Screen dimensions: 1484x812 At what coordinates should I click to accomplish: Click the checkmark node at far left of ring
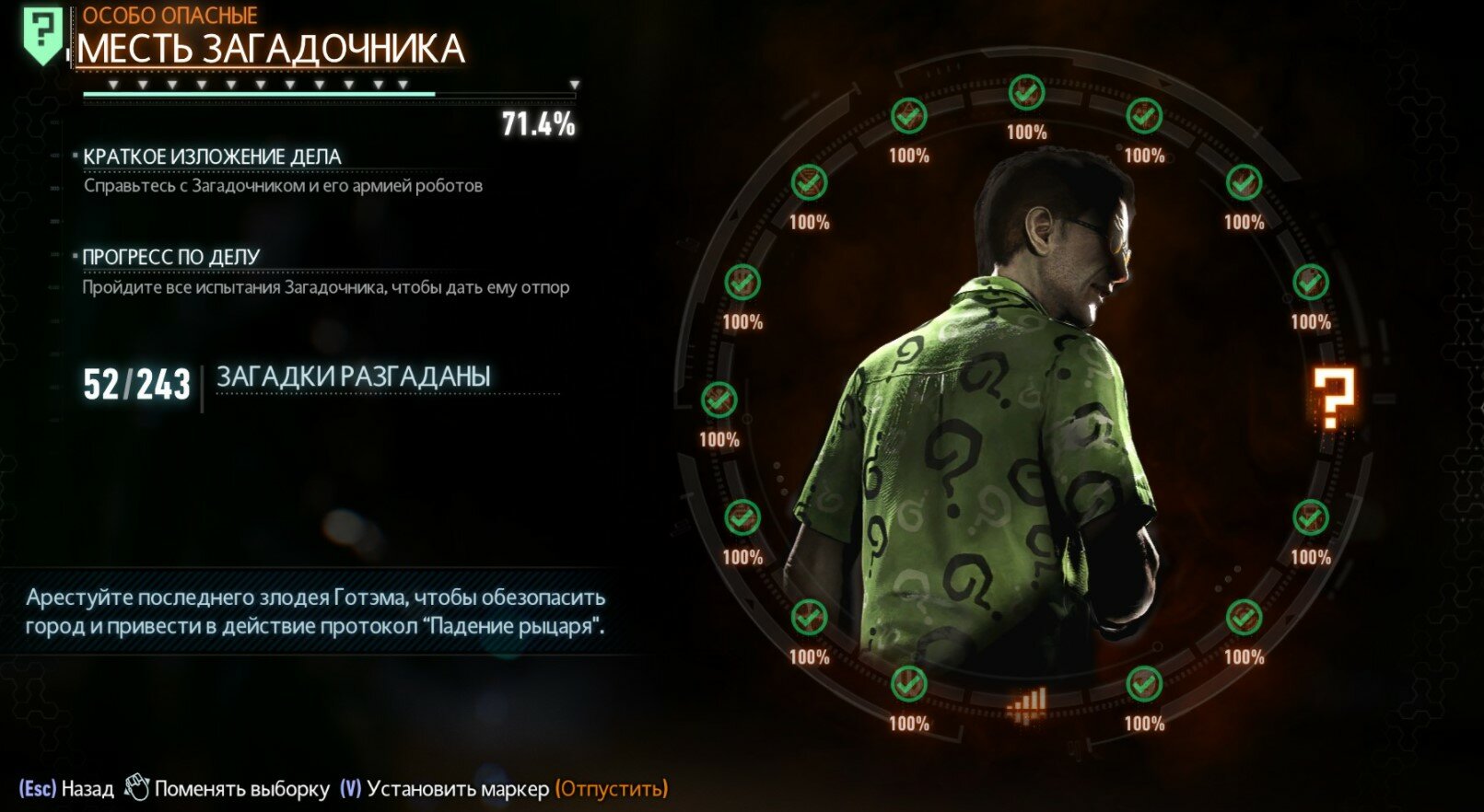tap(720, 400)
